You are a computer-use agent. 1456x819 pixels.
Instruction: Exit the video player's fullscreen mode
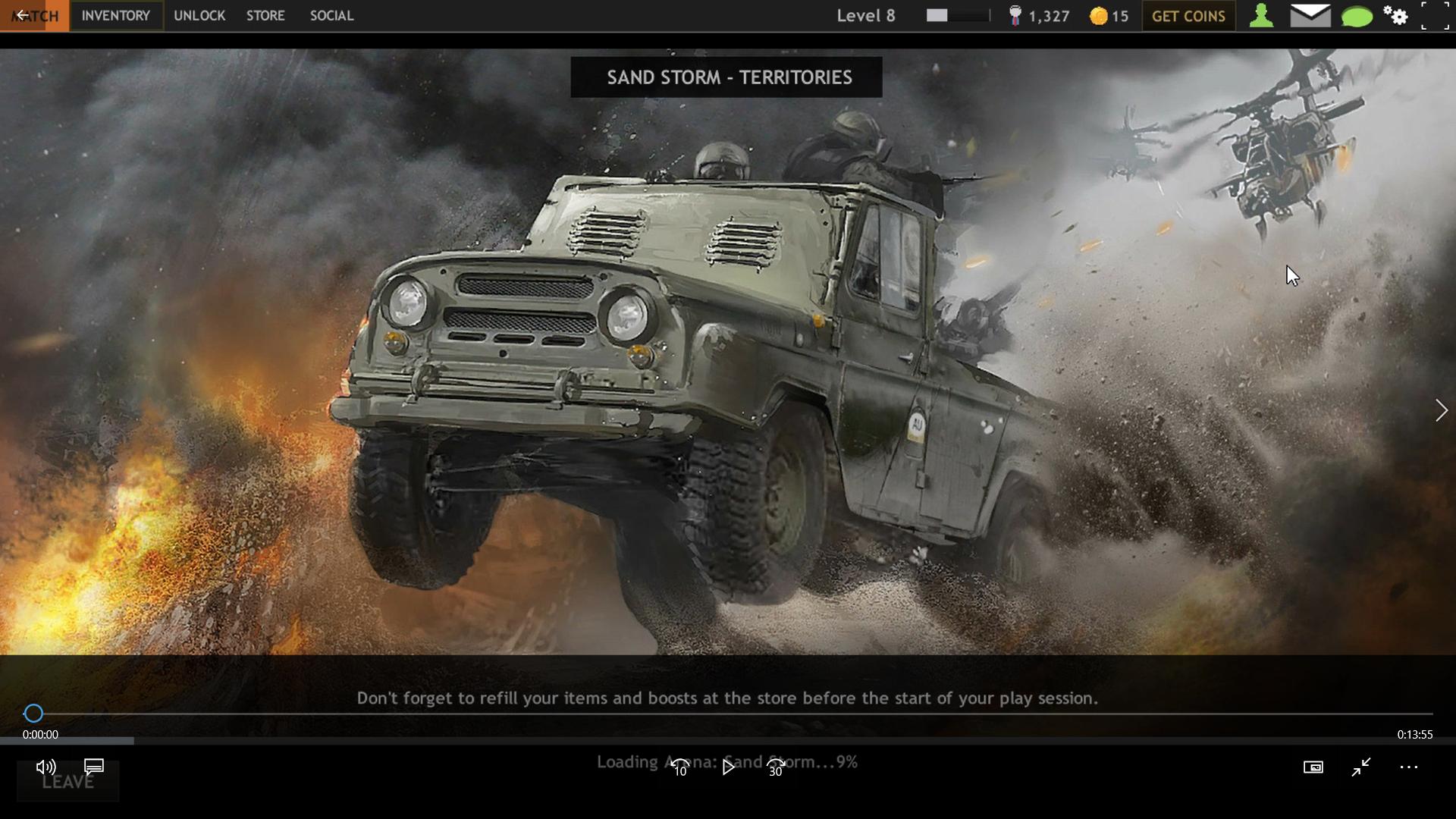[1361, 767]
